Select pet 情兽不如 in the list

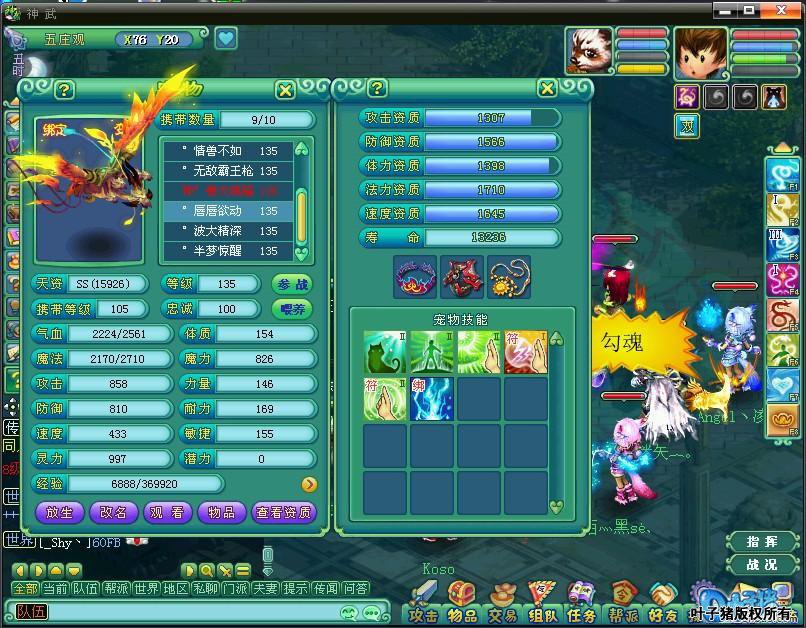(x=229, y=150)
